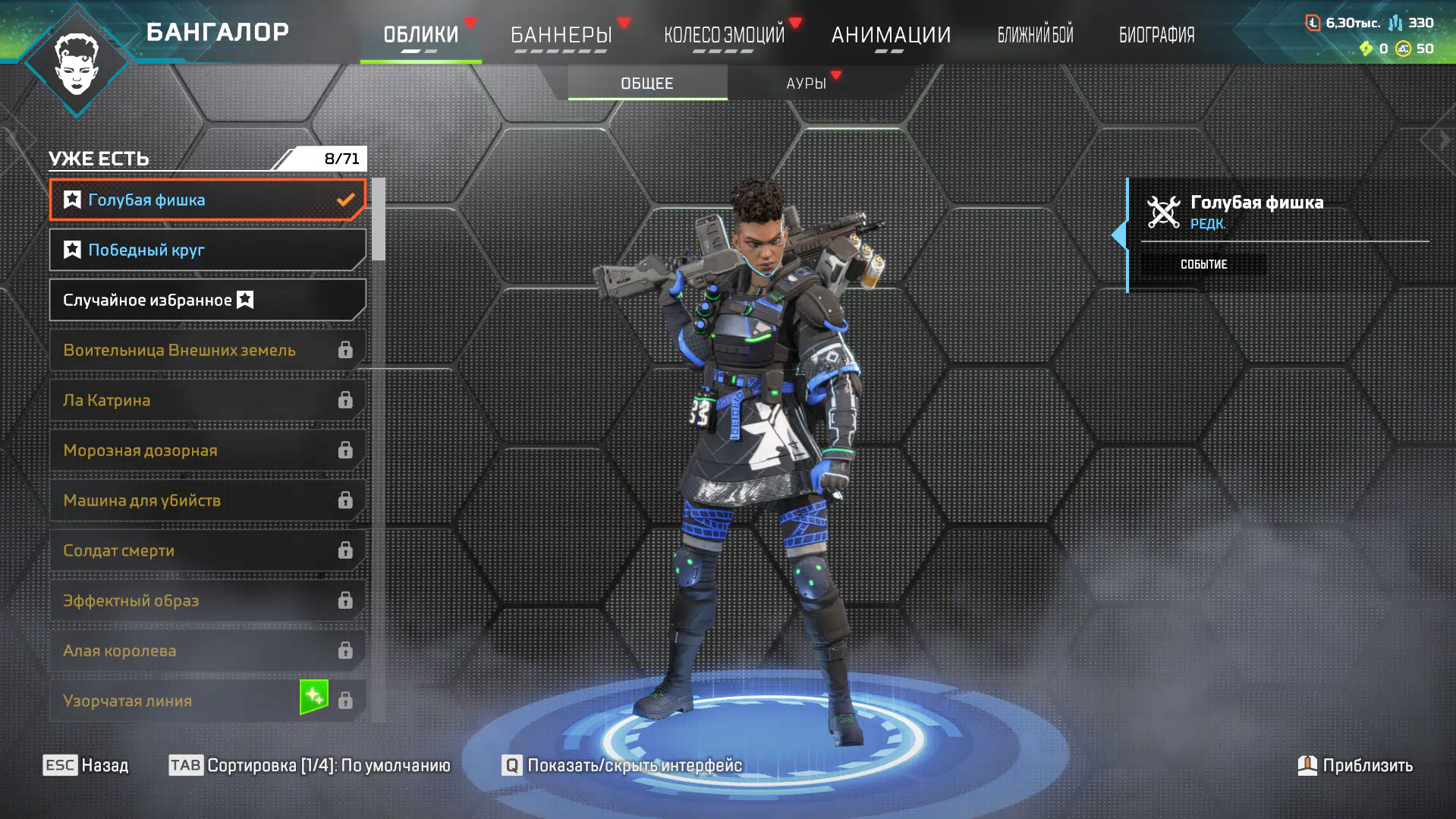Screen dimensions: 1456x819
Task: Open the БЛИЖНИЙ БОЙ tab
Action: click(1035, 35)
